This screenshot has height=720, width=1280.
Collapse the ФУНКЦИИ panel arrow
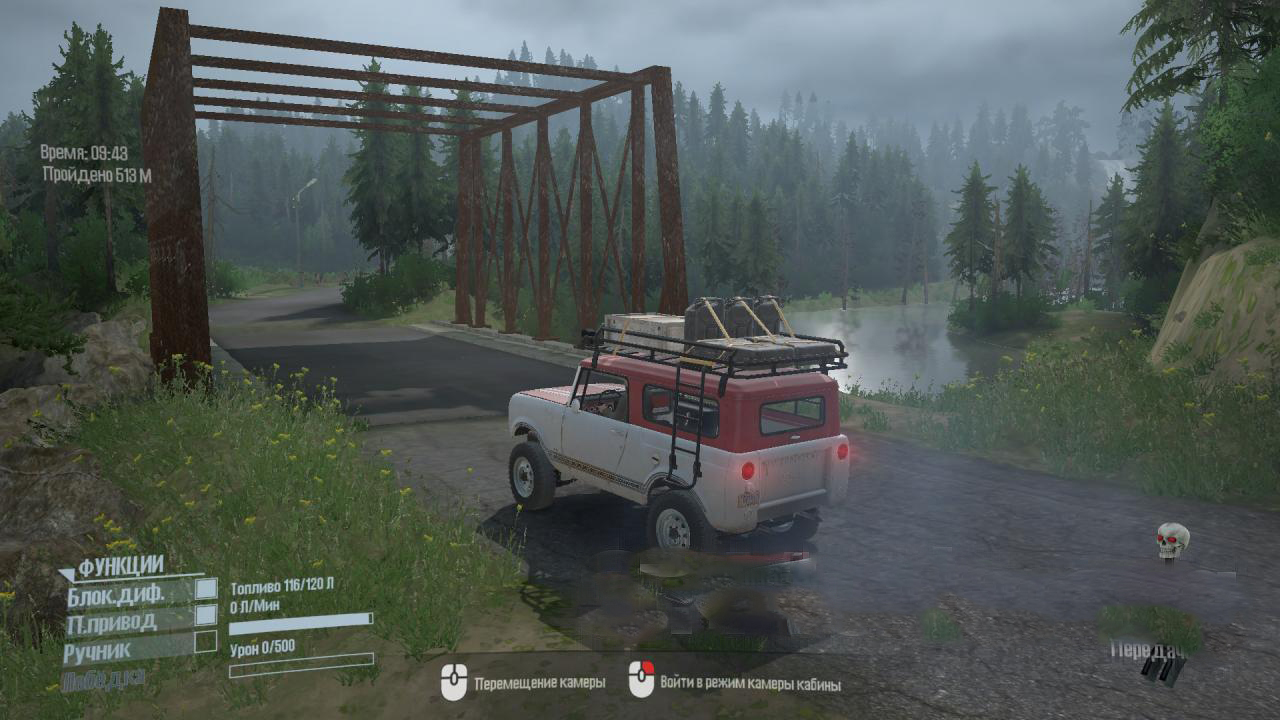[x=67, y=575]
